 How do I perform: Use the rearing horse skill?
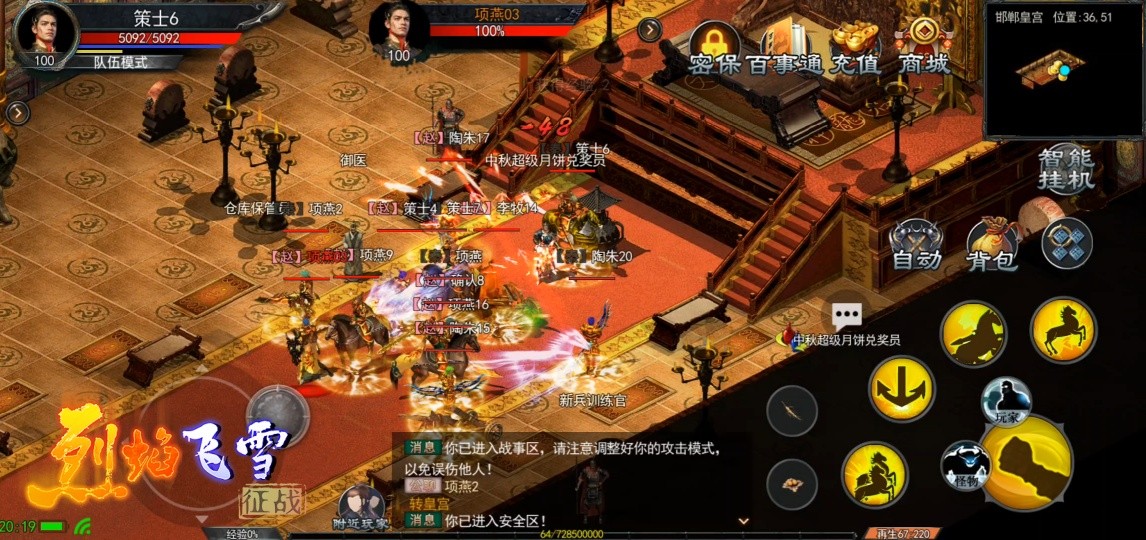(1063, 330)
